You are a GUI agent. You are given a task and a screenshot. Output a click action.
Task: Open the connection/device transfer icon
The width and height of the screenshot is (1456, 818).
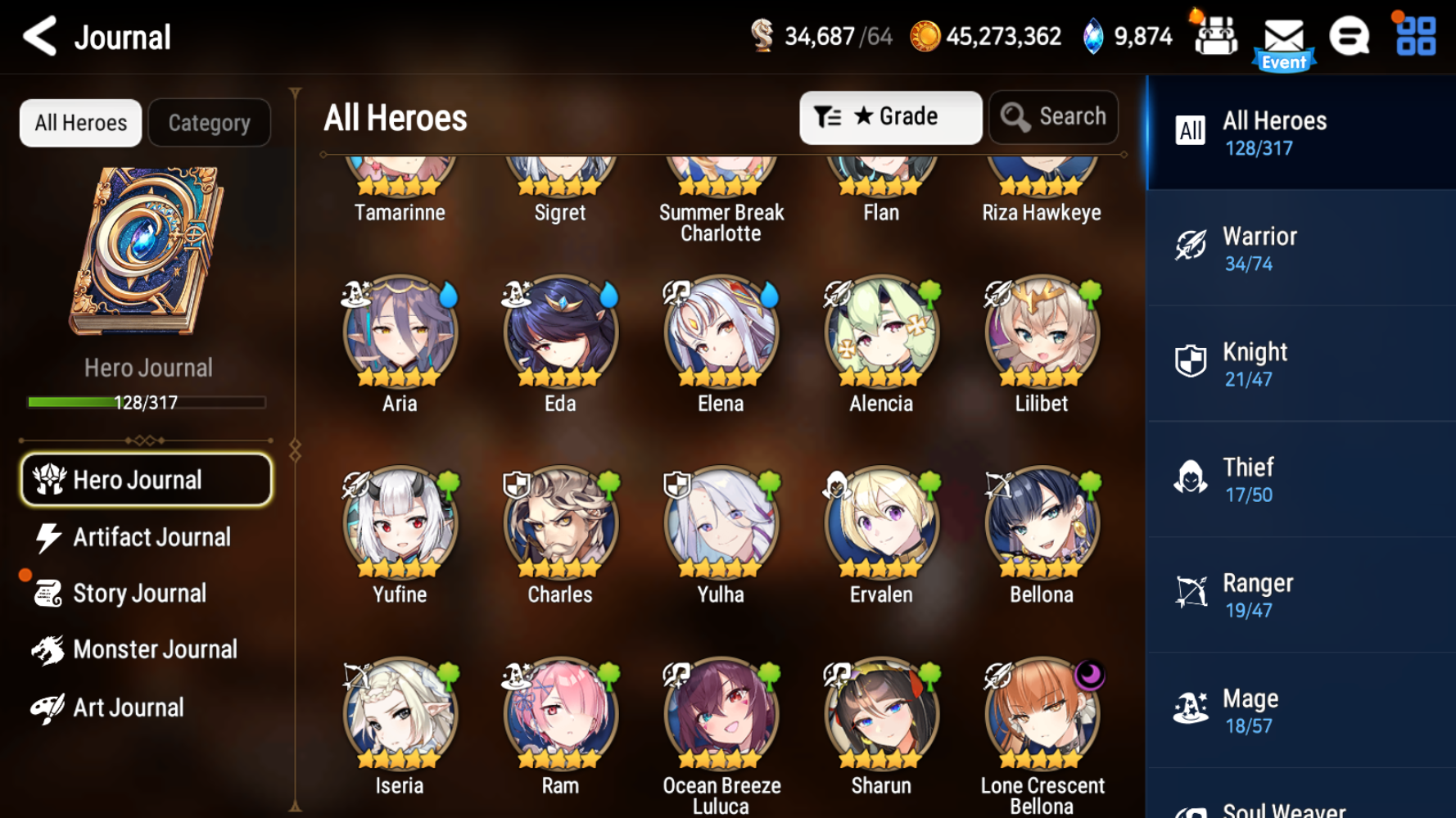pyautogui.click(x=1216, y=36)
